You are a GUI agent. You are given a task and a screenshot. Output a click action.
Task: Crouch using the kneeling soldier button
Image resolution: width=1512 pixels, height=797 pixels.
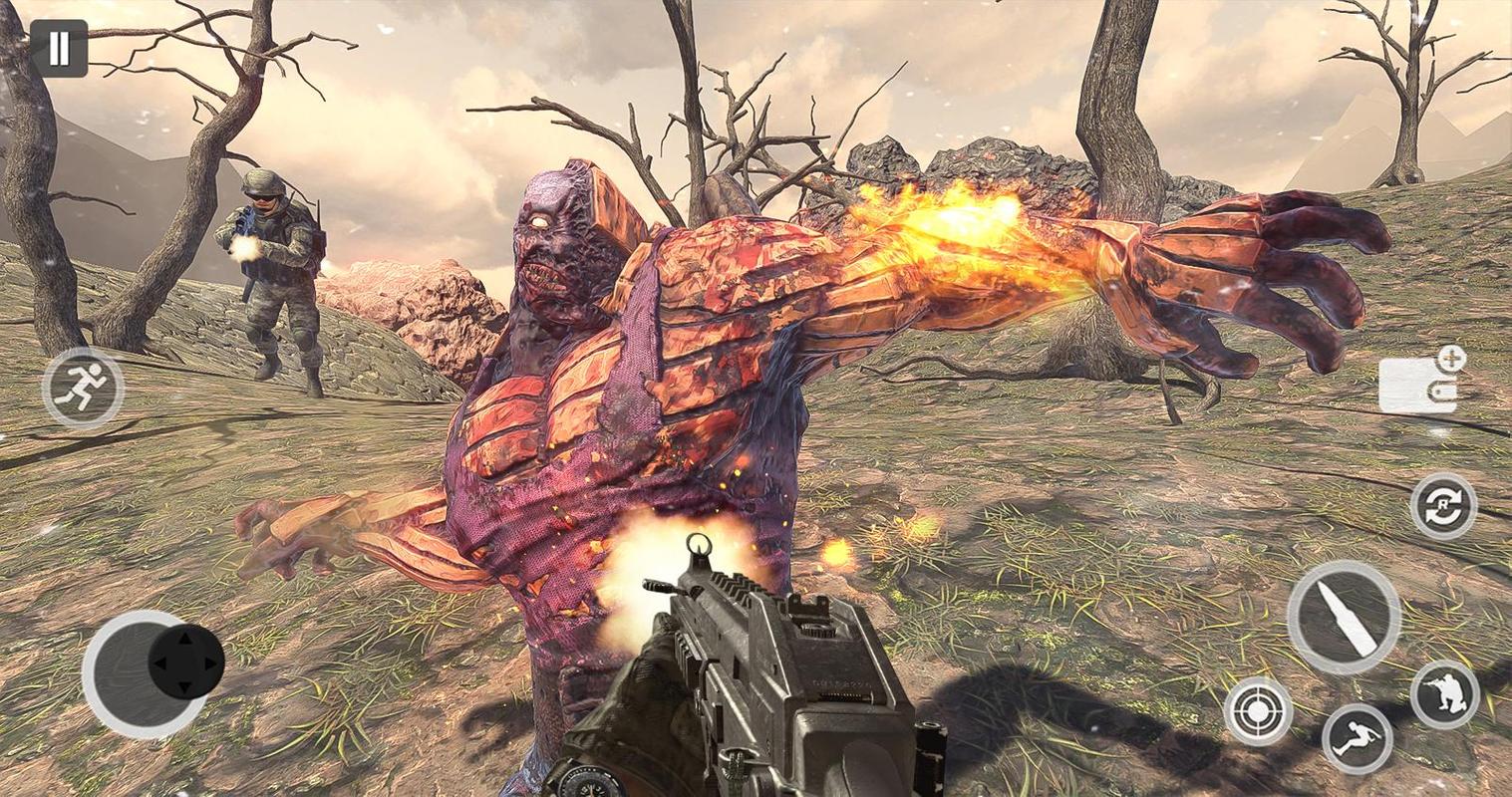[x=1444, y=693]
